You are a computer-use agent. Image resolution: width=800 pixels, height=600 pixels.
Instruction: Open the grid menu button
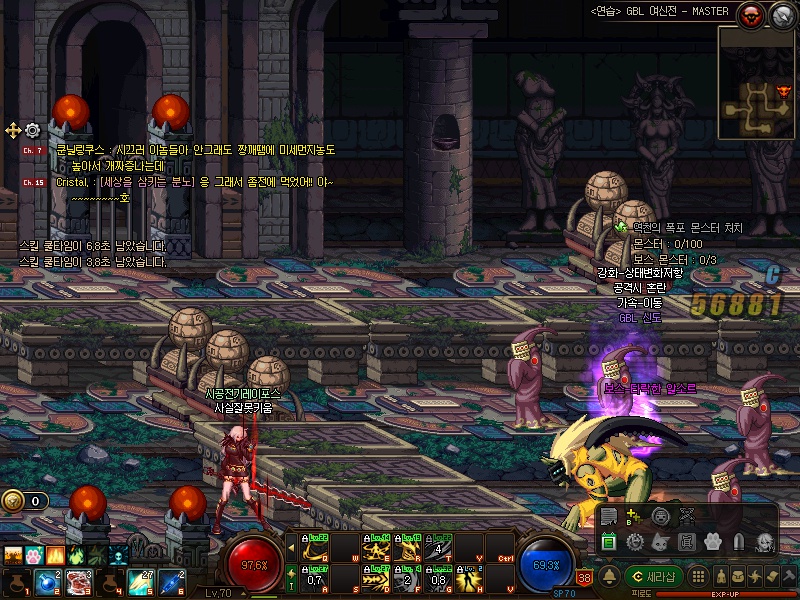pyautogui.click(x=700, y=576)
